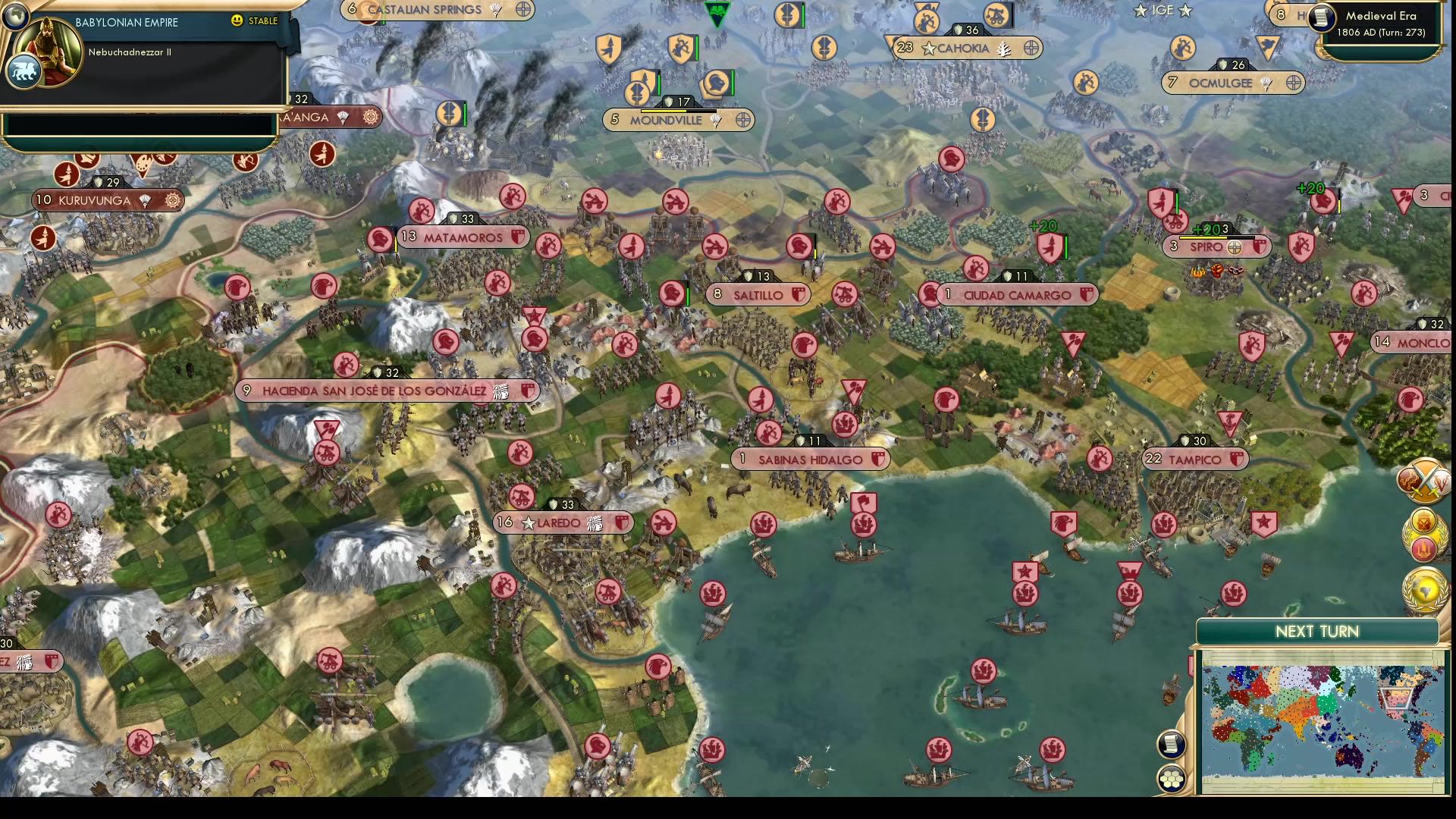The image size is (1456, 819).
Task: Switch to strategic view hex icon
Action: (1171, 775)
